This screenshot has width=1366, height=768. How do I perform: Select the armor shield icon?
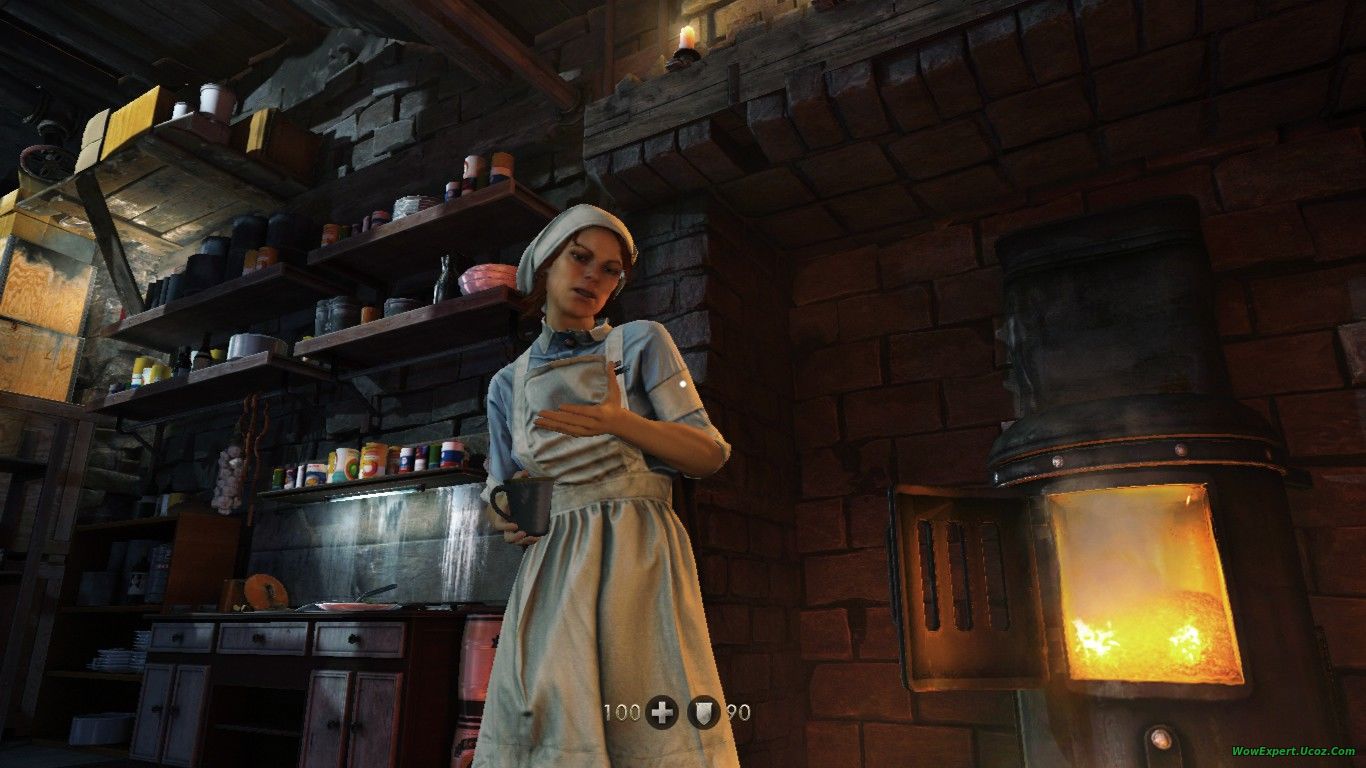pos(704,712)
